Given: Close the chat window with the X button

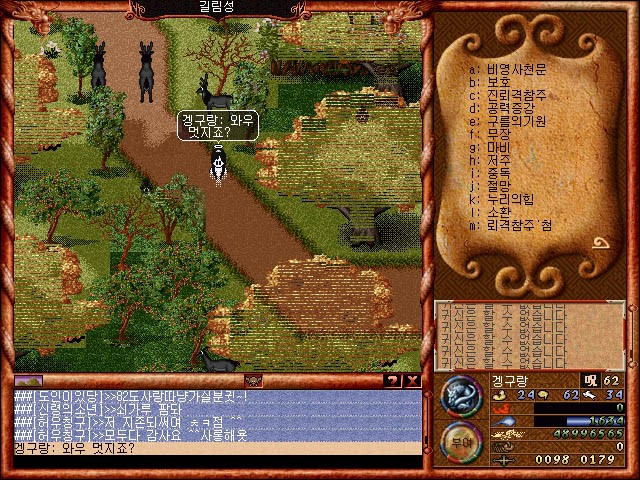Looking at the screenshot, I should [413, 381].
